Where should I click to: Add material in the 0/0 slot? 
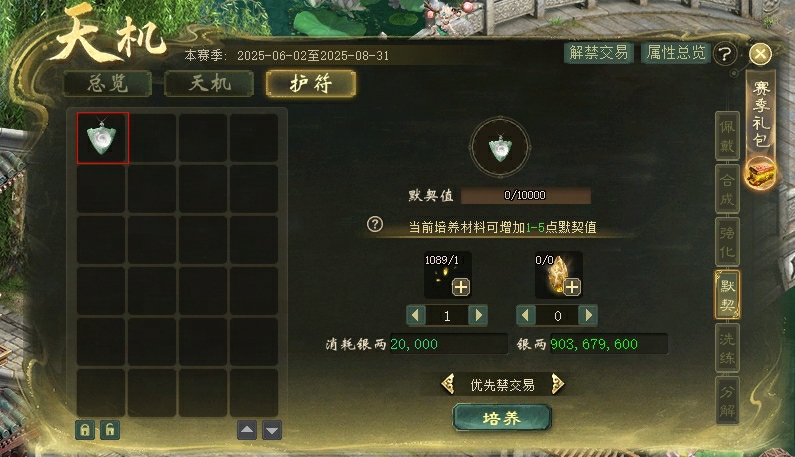coord(572,287)
